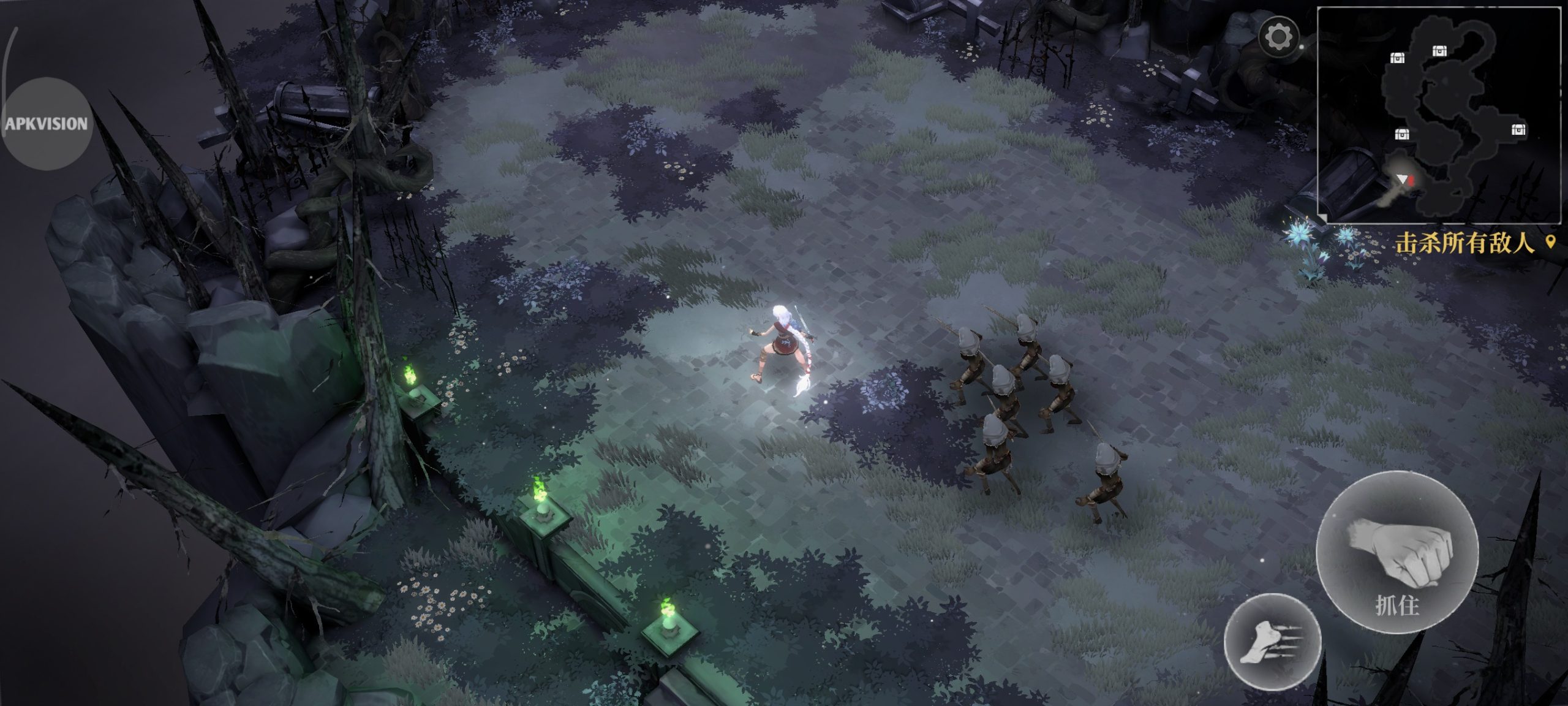Activate the dash foot ability

1272,641
